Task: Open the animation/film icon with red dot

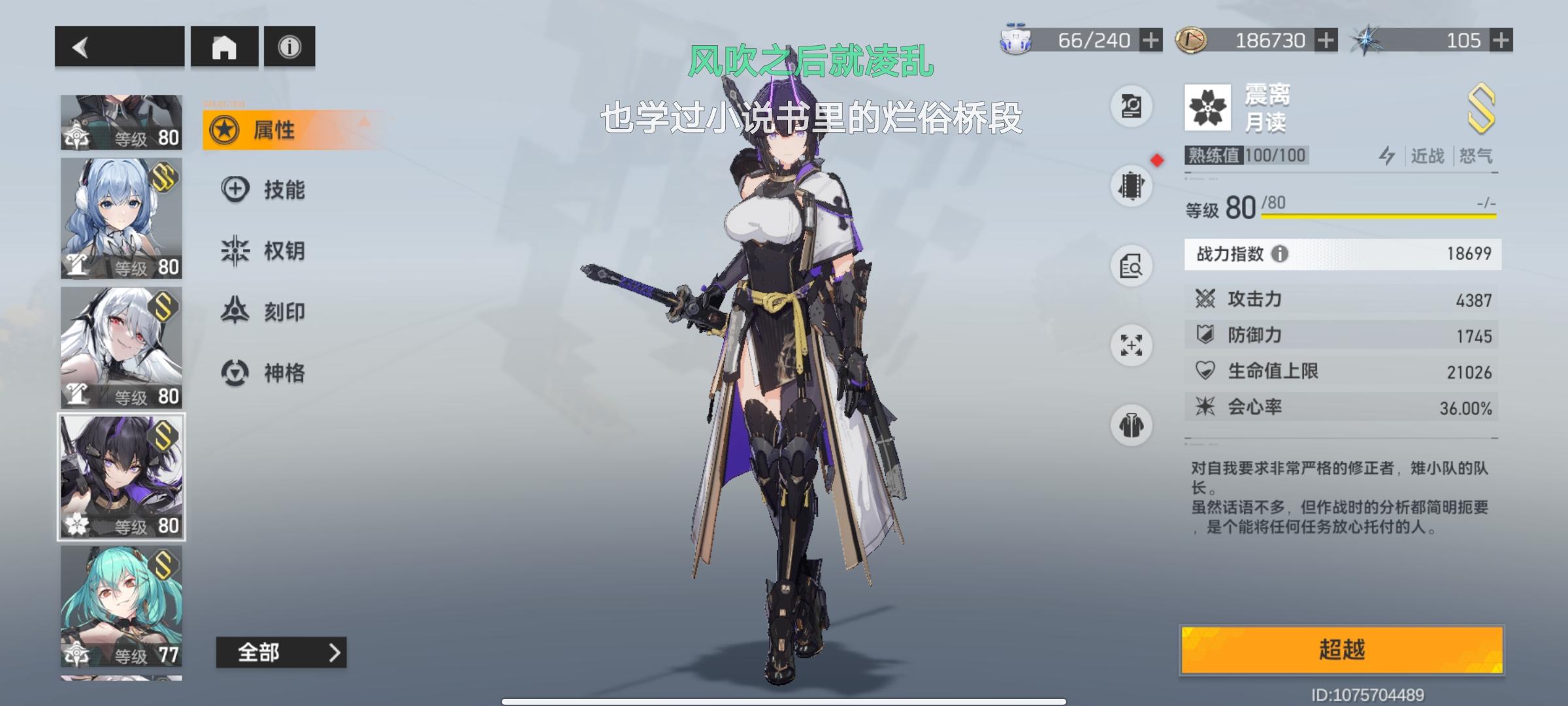Action: coord(1132,185)
